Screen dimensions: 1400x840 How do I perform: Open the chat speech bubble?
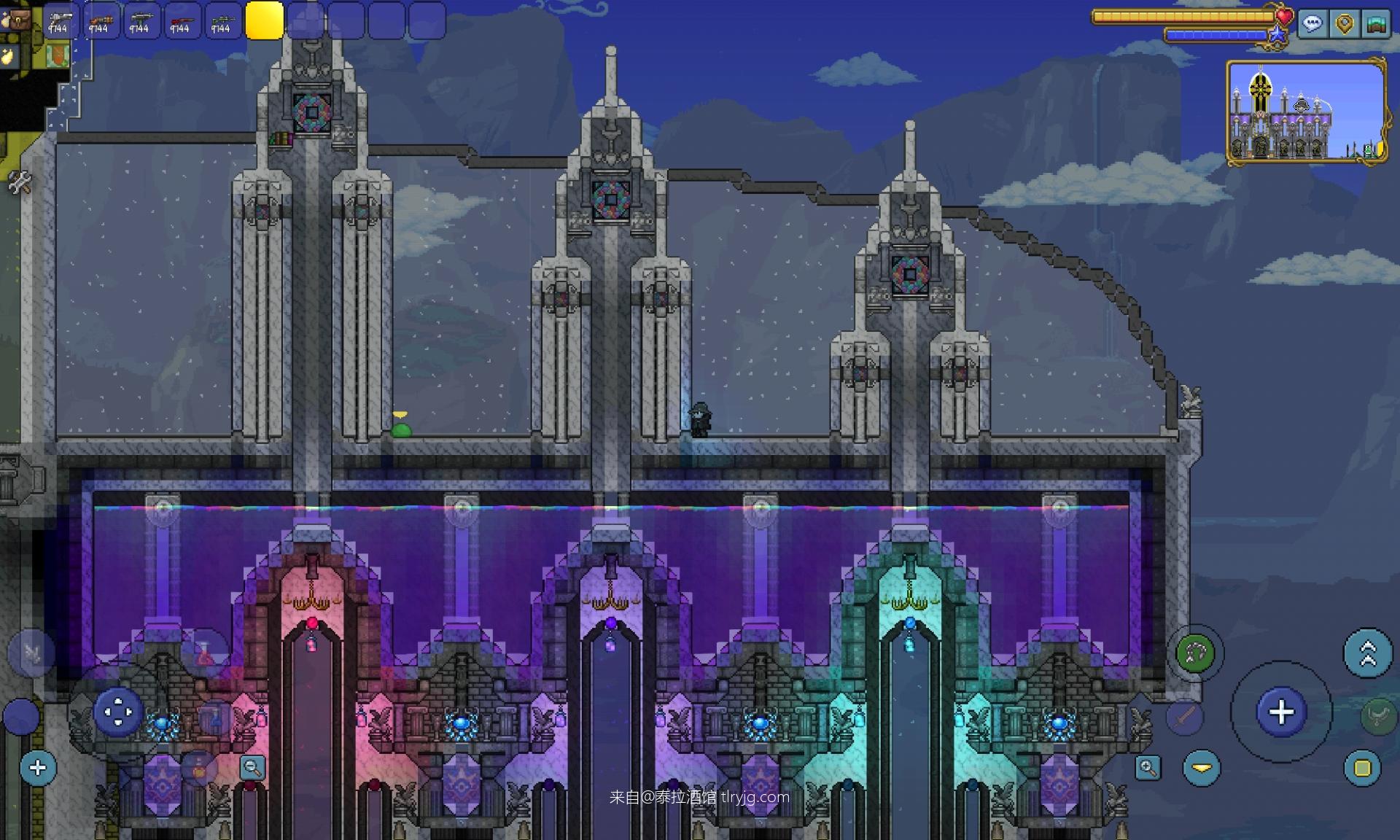pyautogui.click(x=1312, y=24)
